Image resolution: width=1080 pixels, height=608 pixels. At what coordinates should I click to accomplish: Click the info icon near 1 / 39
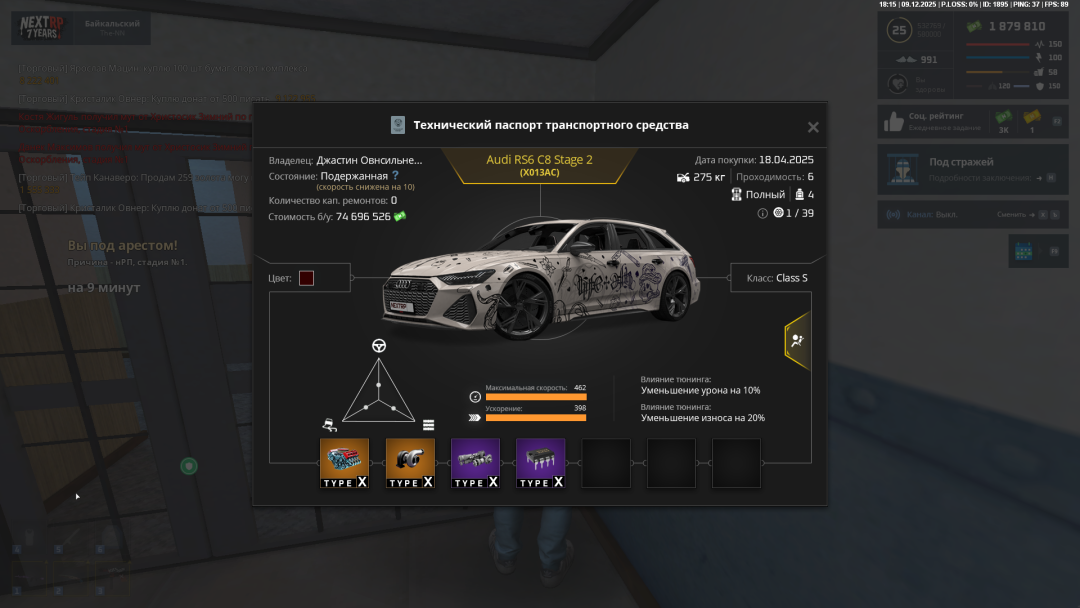tap(763, 213)
